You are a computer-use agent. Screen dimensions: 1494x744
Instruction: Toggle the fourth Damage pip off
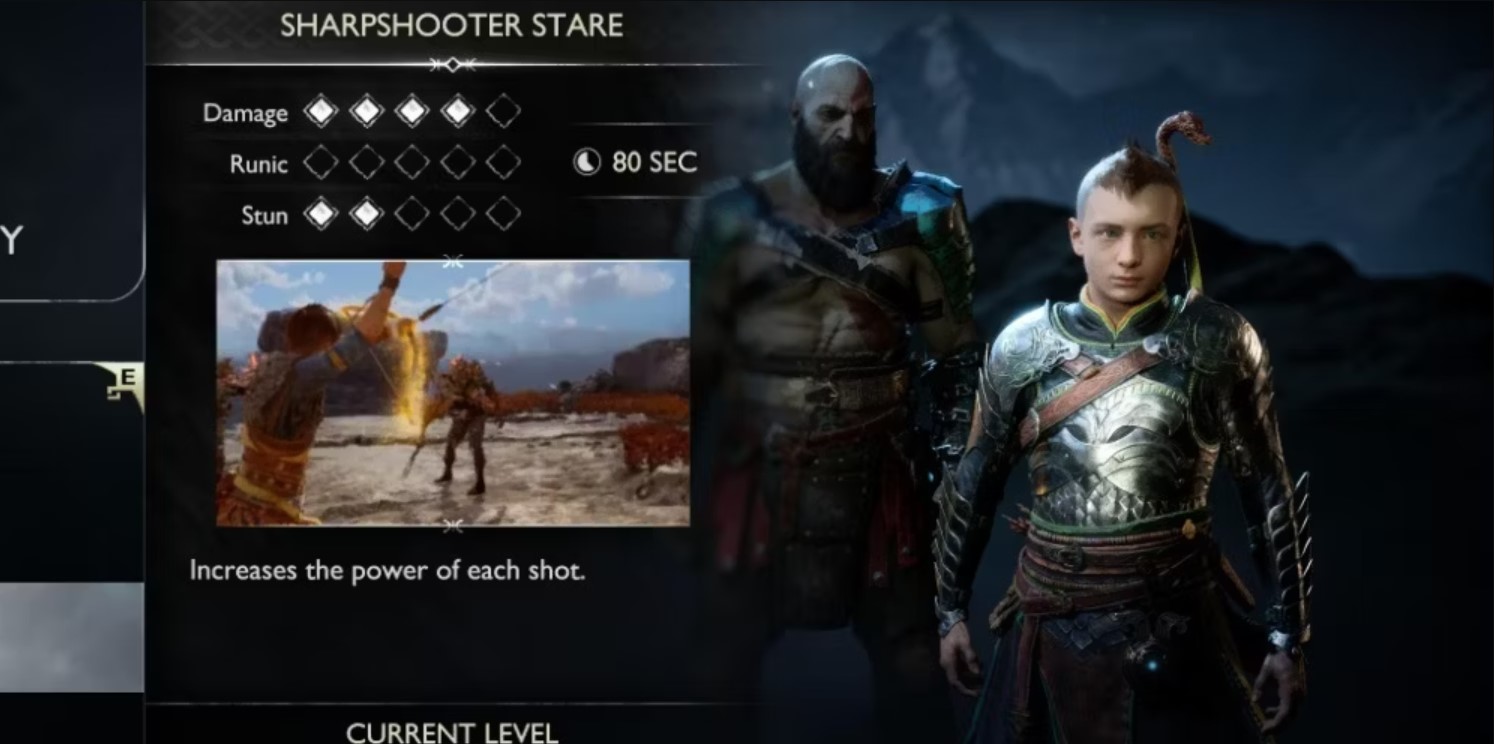(459, 112)
